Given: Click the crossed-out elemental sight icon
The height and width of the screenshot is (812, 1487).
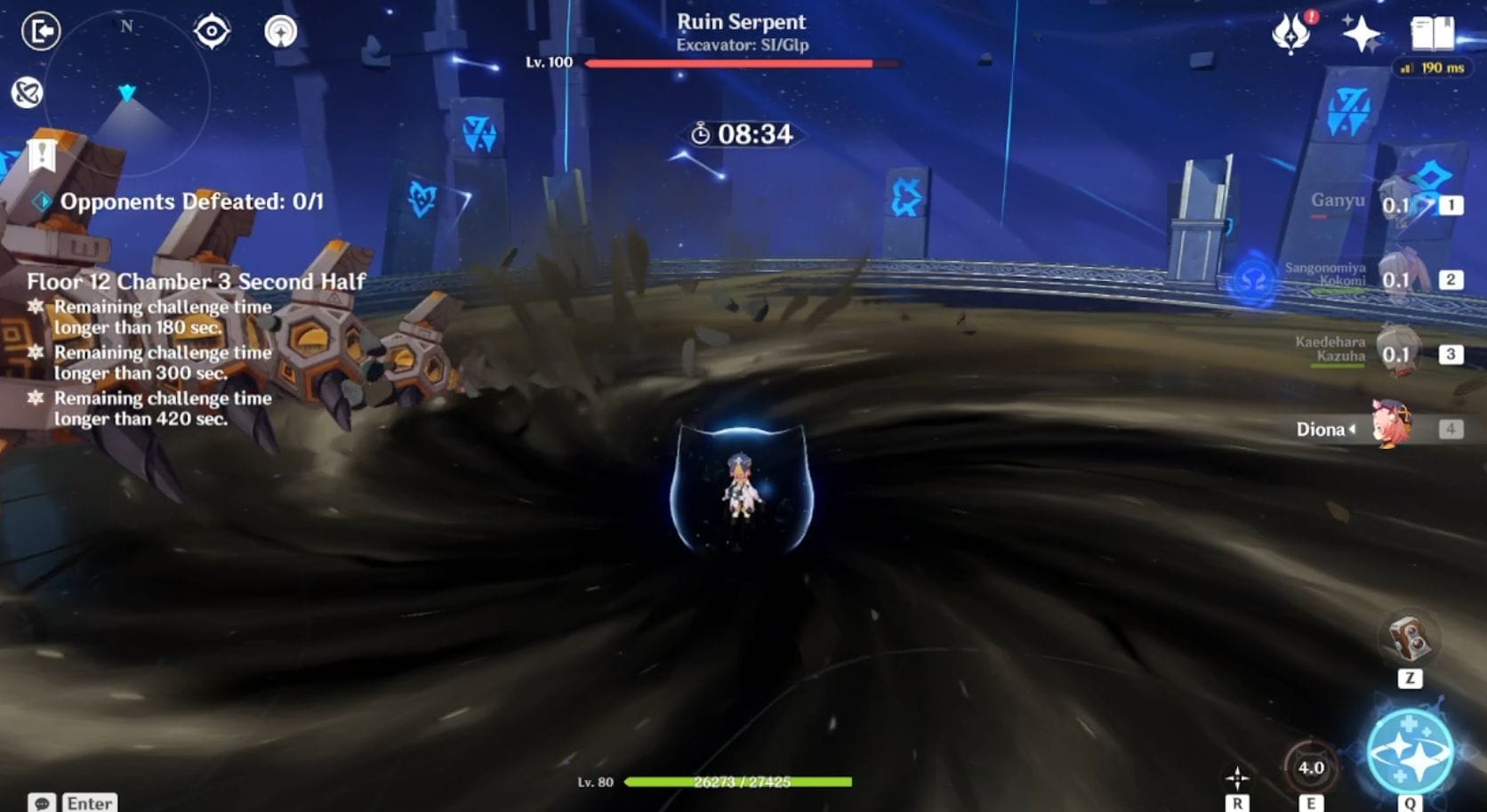Looking at the screenshot, I should click(26, 93).
